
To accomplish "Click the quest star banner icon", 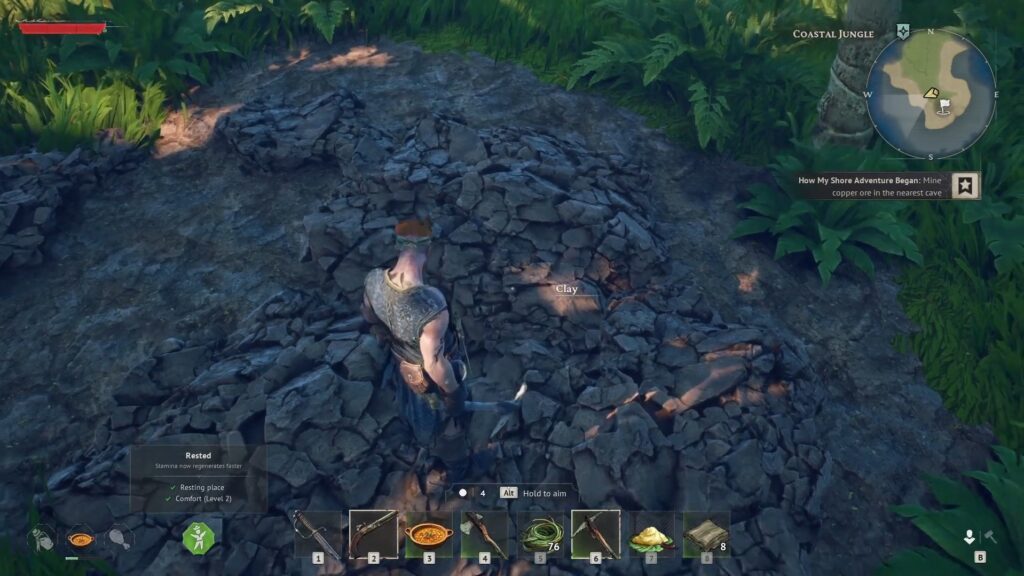I will 965,185.
